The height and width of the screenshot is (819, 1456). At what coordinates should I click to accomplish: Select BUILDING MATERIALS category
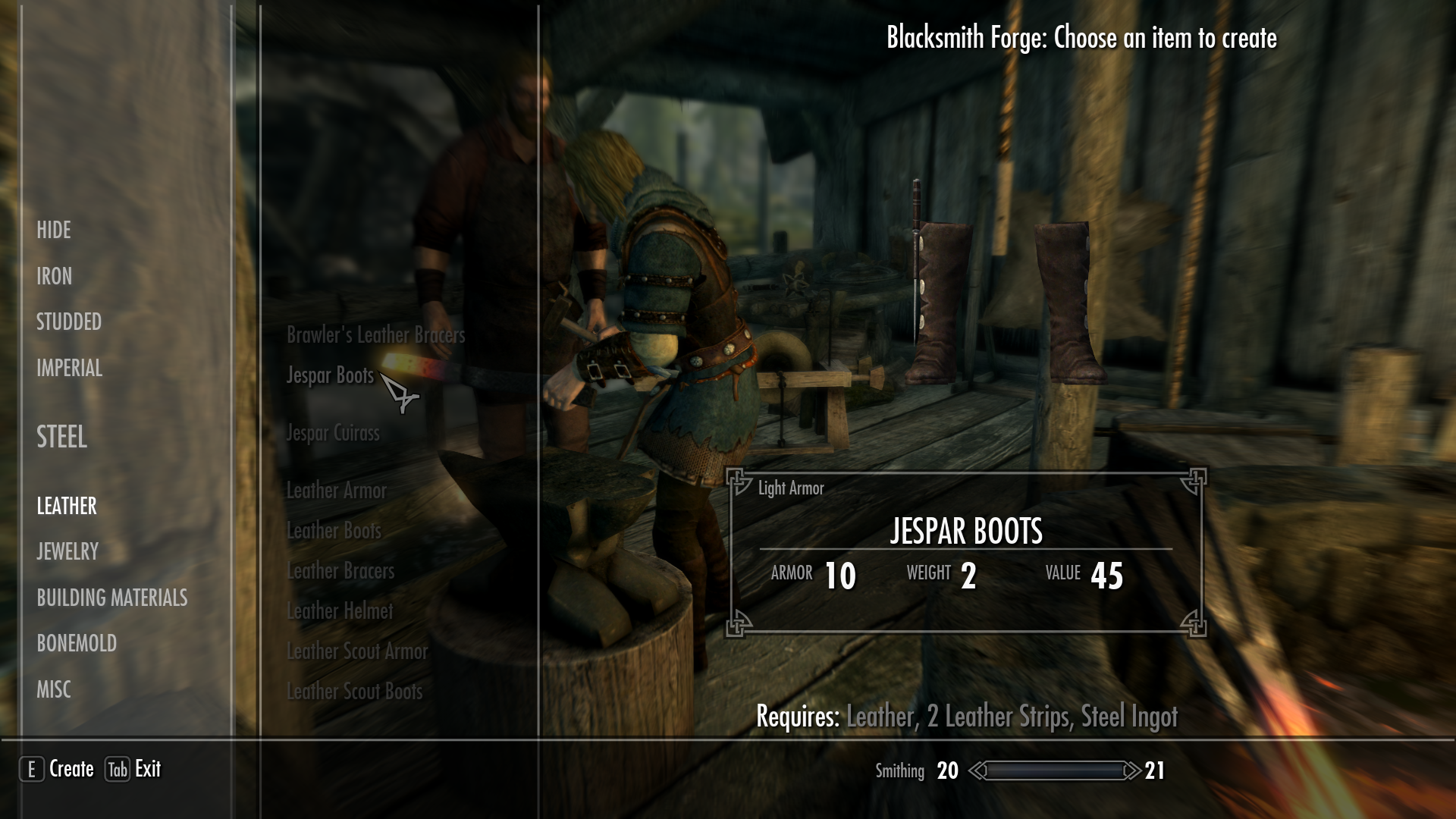pos(112,598)
